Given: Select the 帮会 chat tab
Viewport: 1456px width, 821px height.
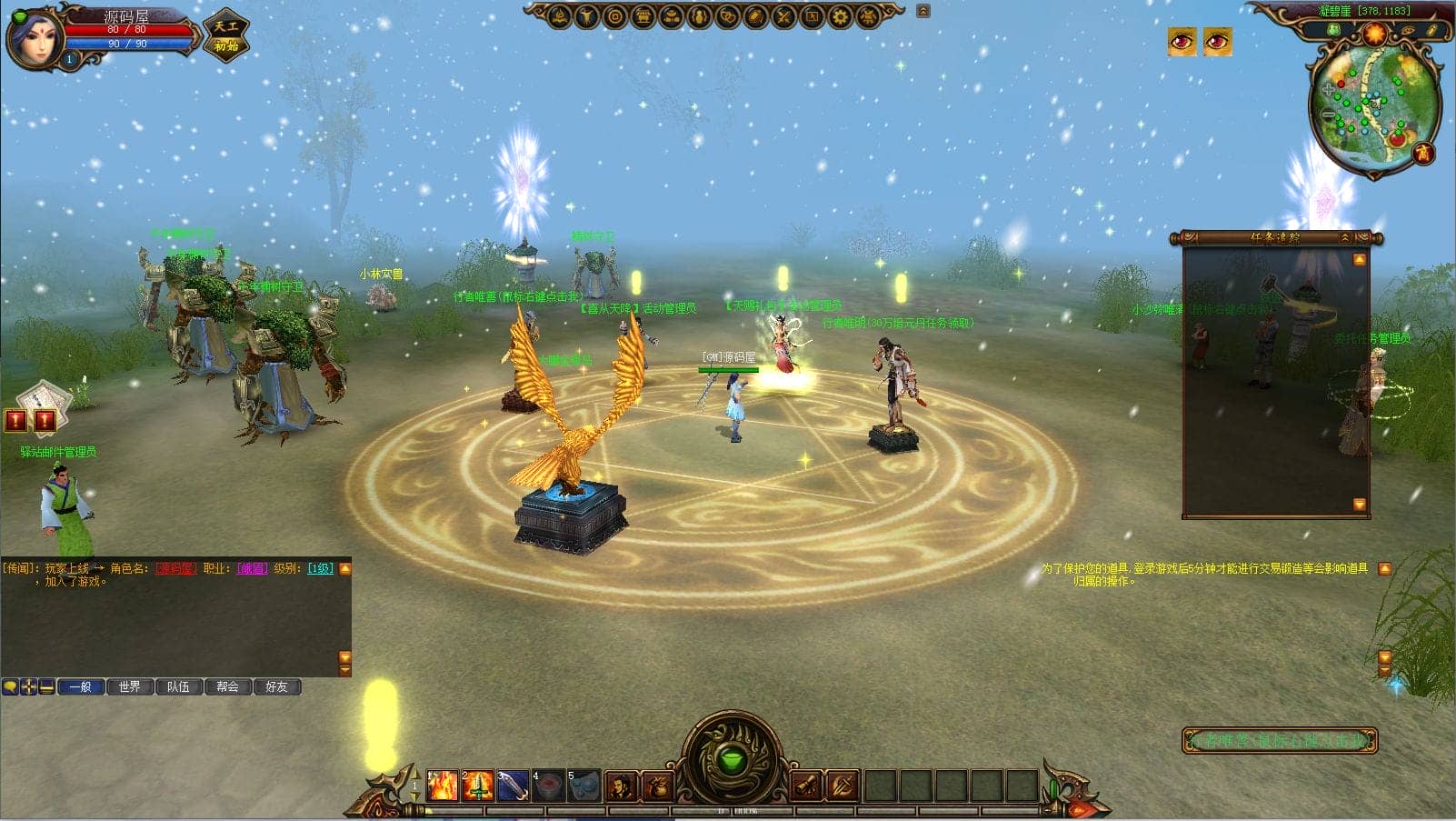Looking at the screenshot, I should [x=227, y=686].
